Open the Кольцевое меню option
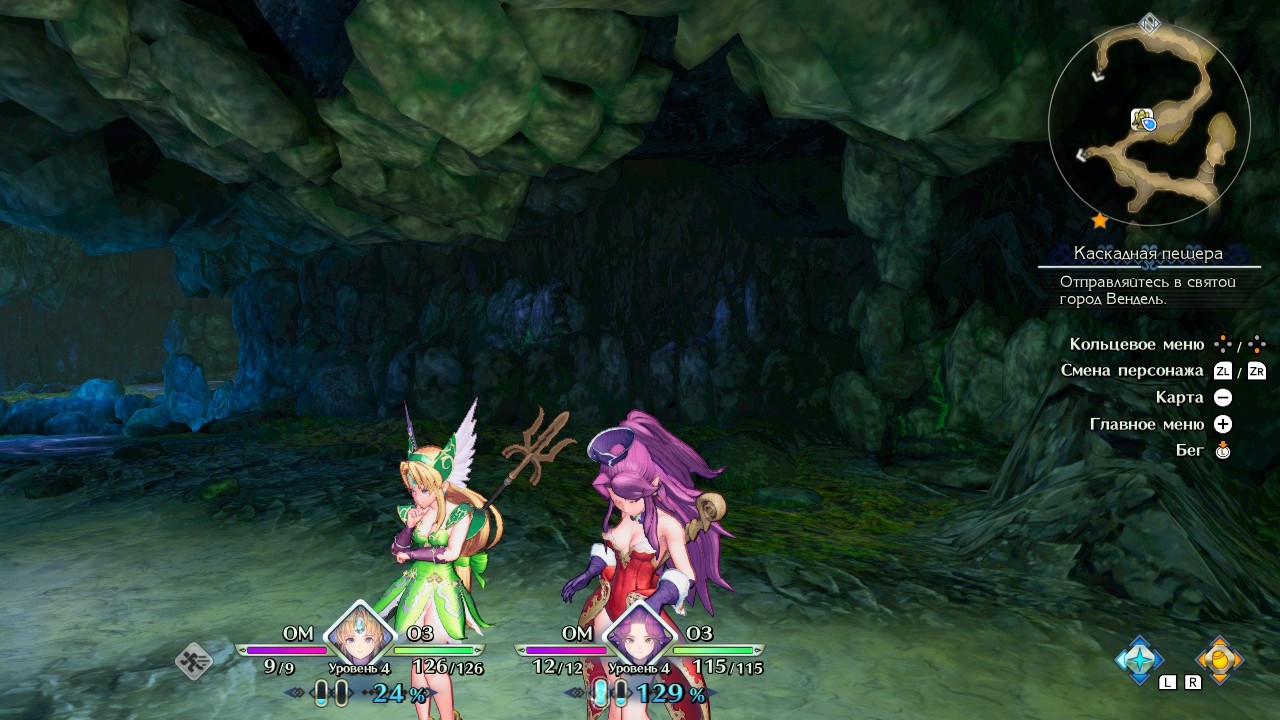This screenshot has width=1280, height=720. [1136, 345]
